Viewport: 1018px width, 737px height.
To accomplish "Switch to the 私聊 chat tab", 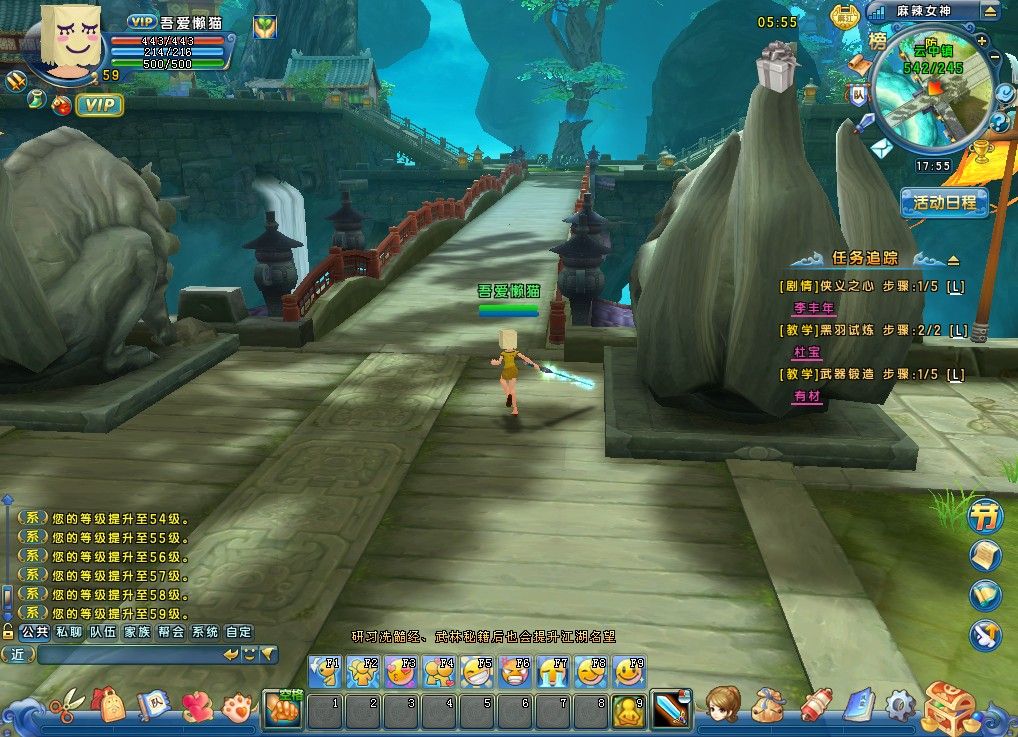I will pos(69,632).
